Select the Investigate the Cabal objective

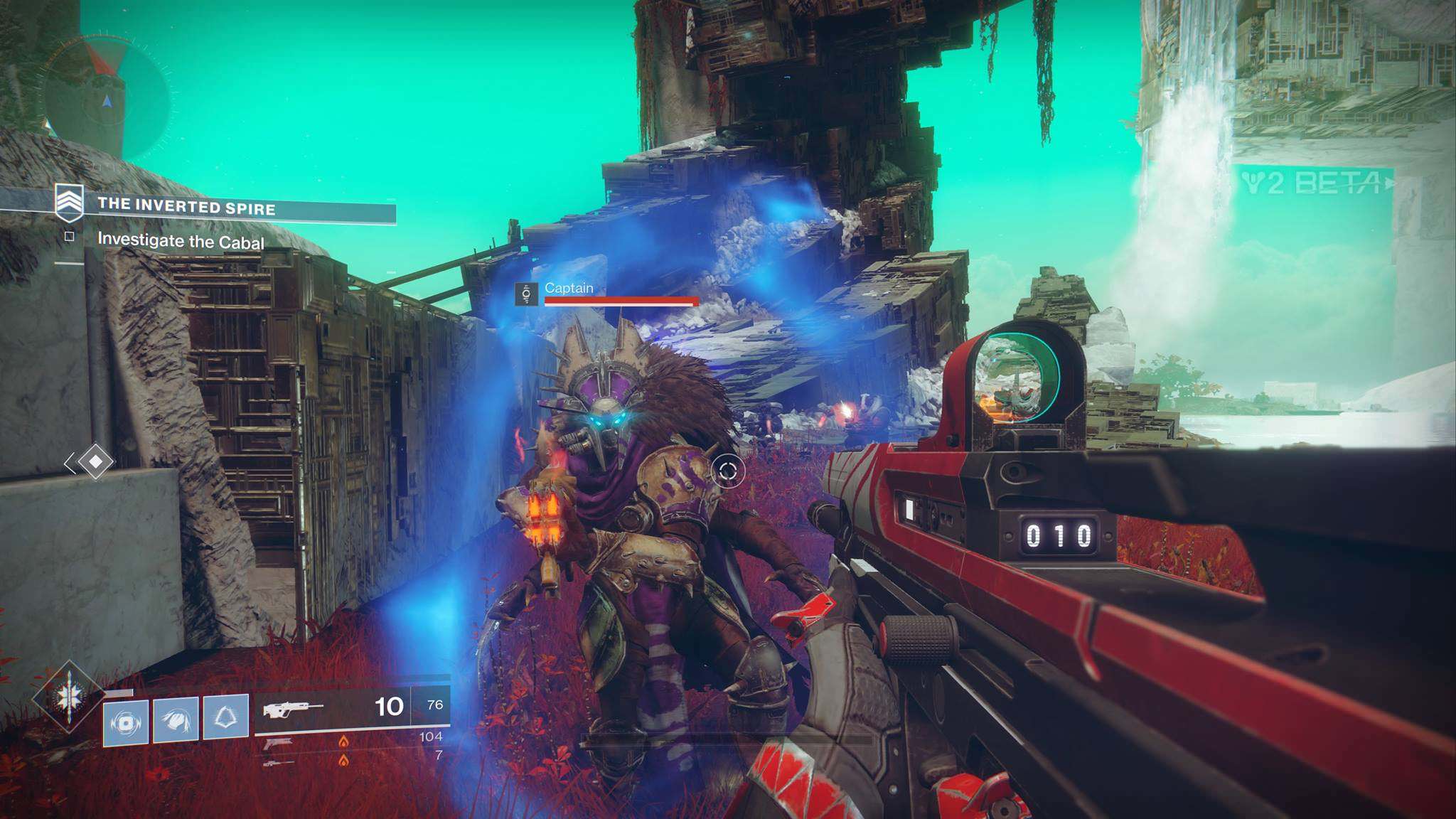[x=181, y=241]
